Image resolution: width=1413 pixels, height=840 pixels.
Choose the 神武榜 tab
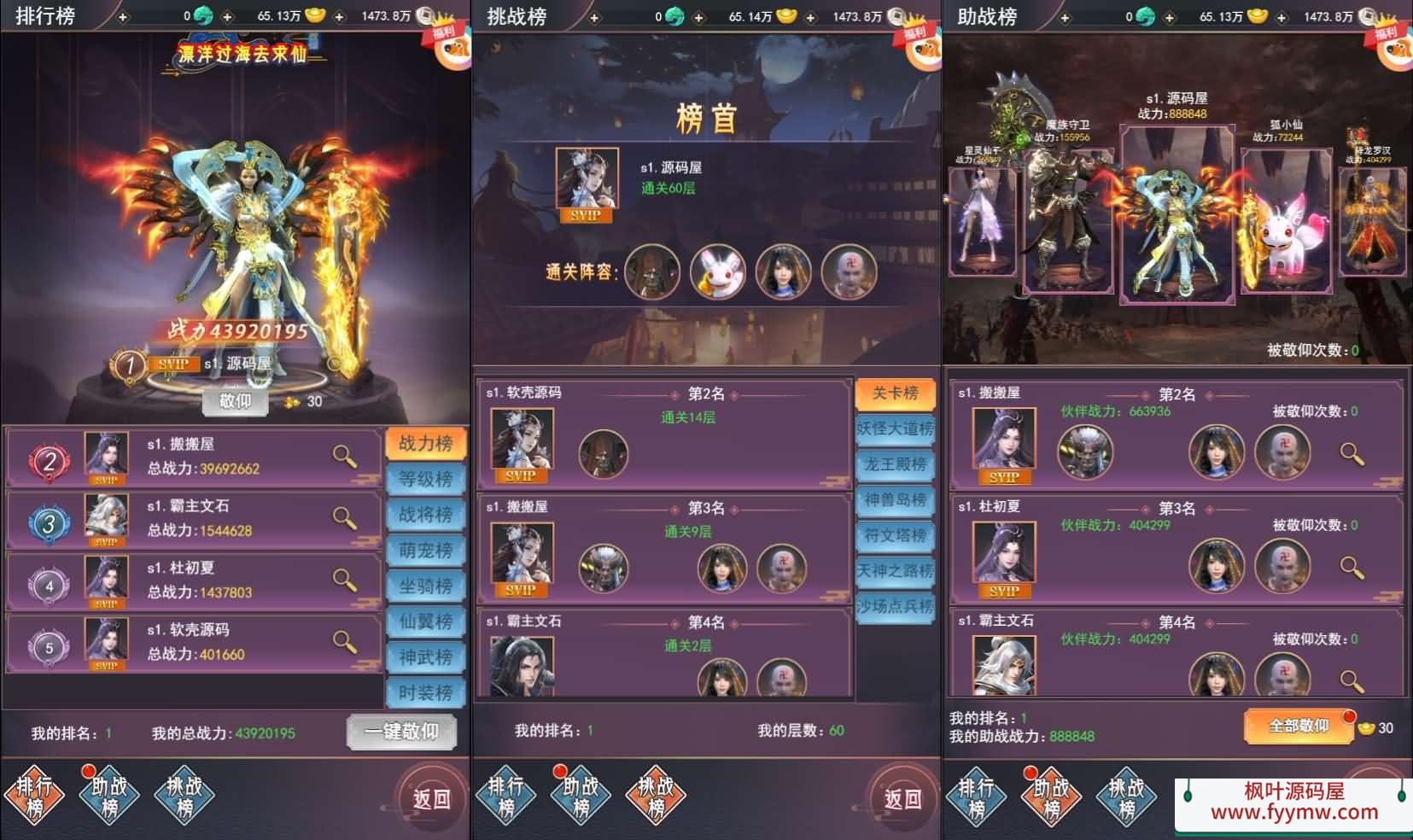click(x=425, y=657)
